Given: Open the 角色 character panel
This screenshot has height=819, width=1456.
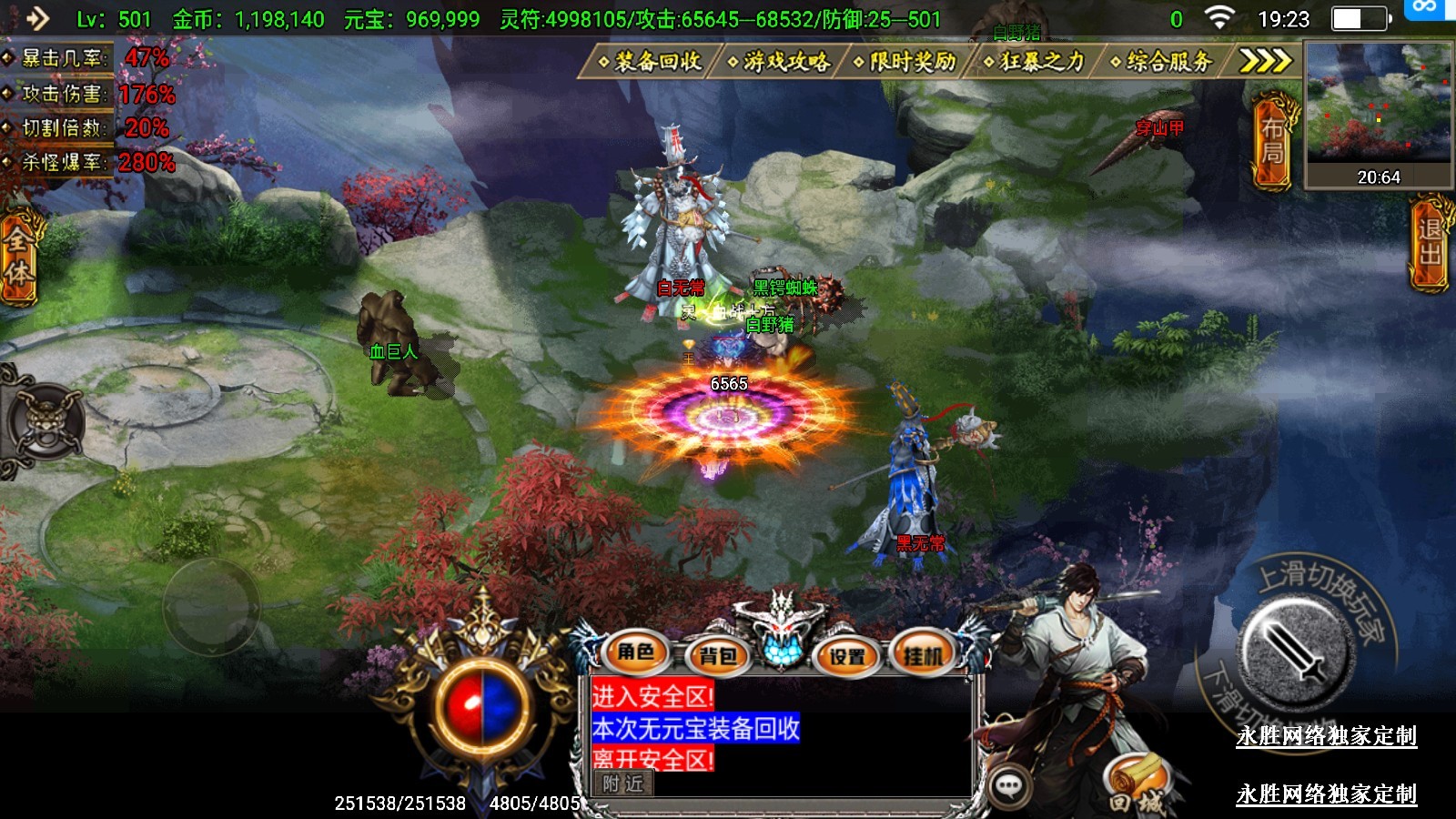Looking at the screenshot, I should point(636,652).
